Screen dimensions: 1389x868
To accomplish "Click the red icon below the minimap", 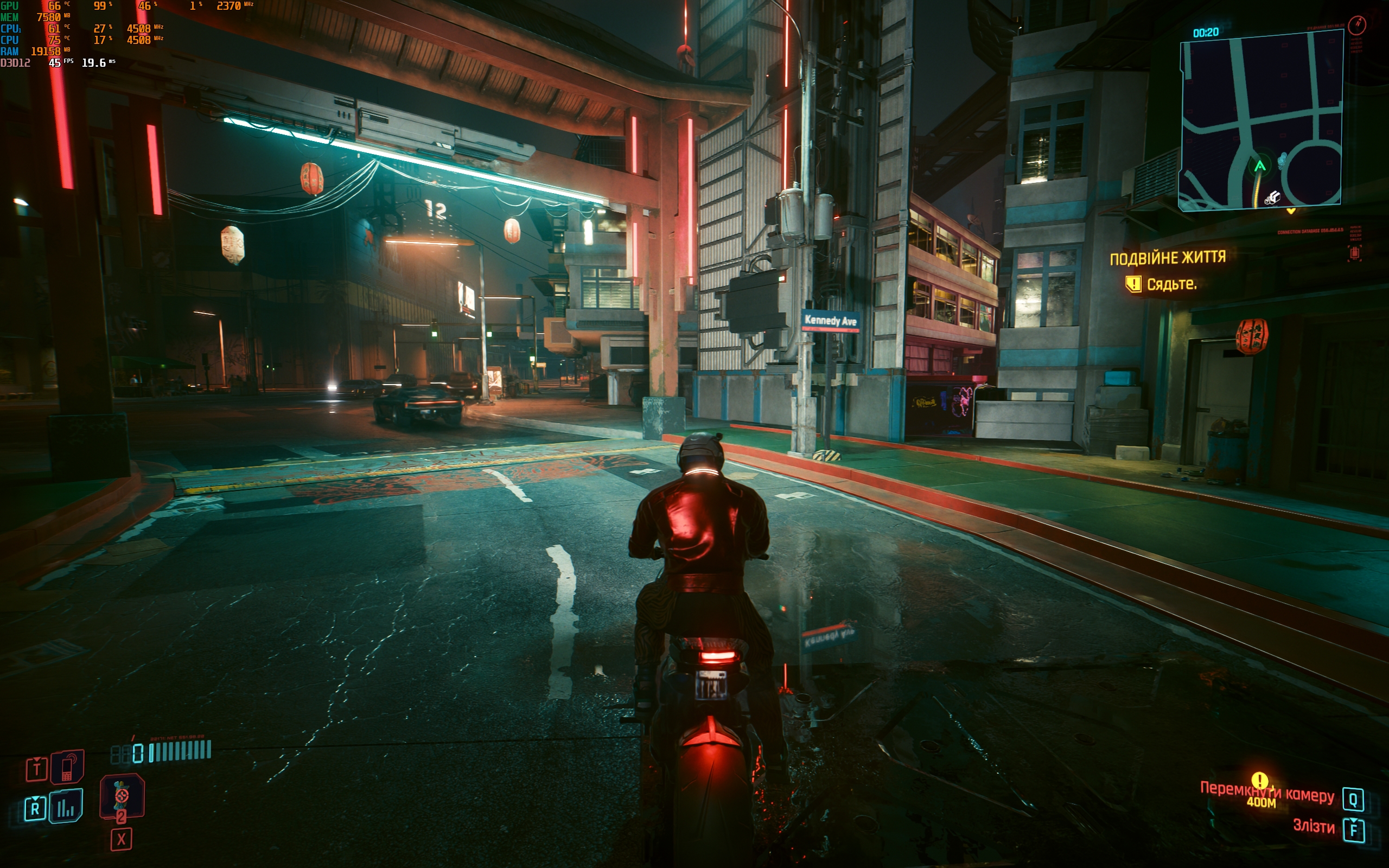I will coord(1355,253).
